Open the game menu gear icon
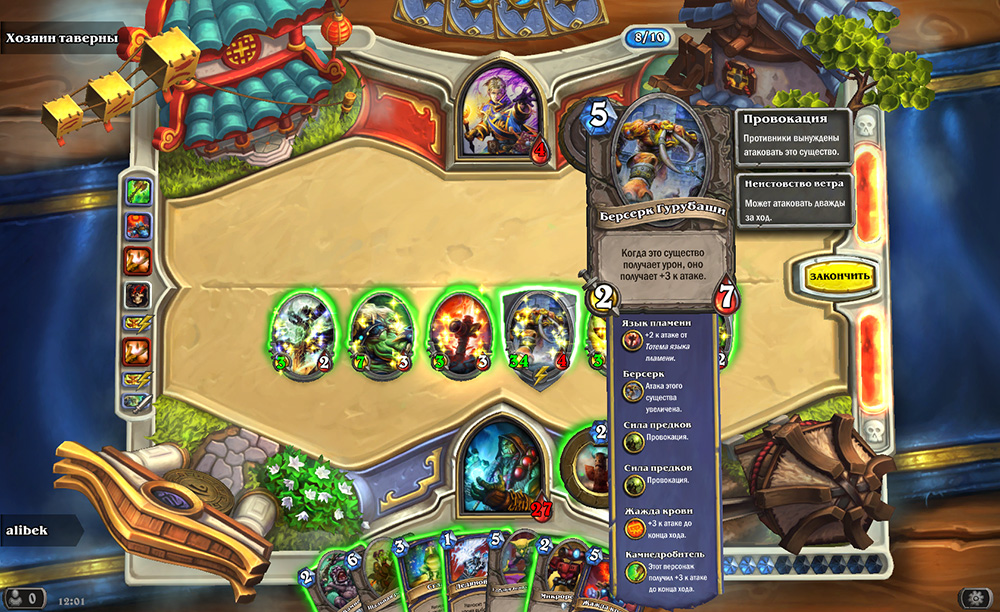 [x=973, y=598]
